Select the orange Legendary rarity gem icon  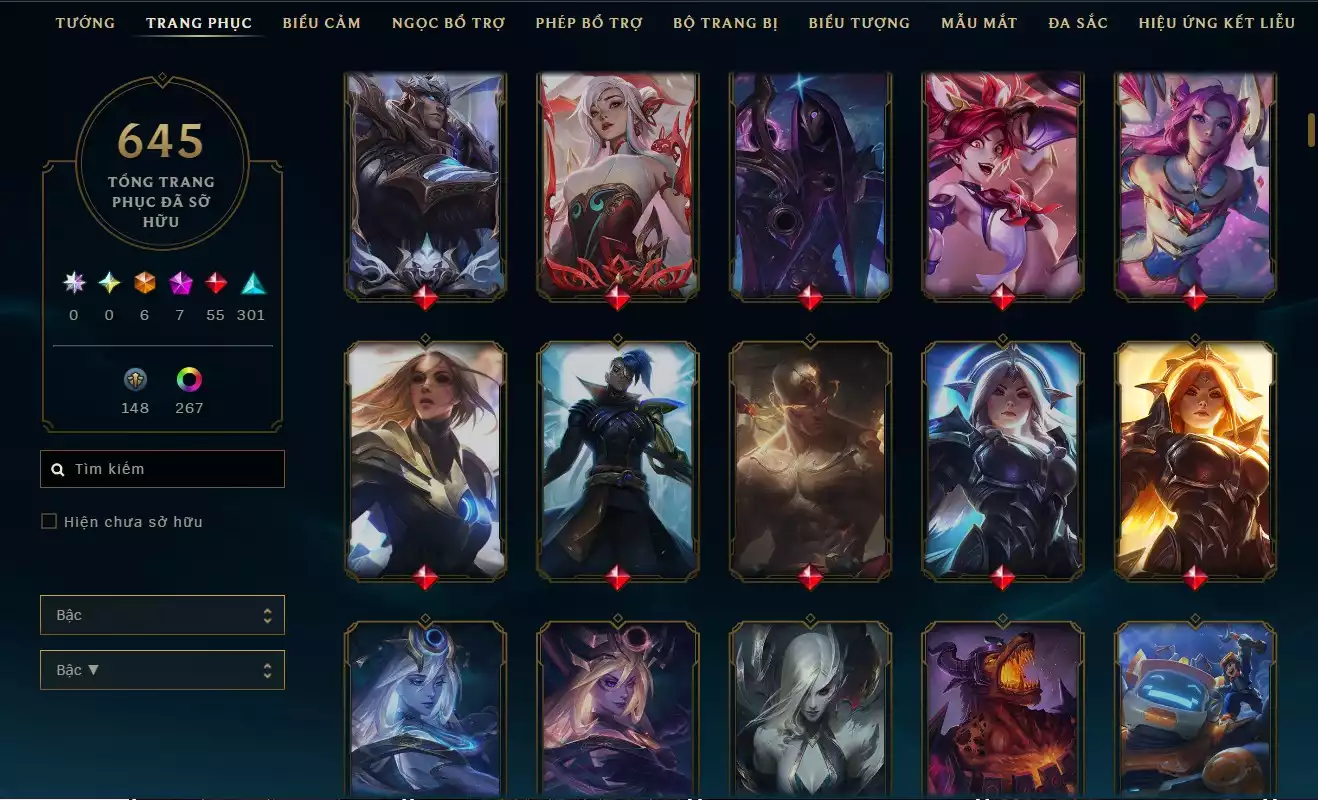click(x=144, y=284)
